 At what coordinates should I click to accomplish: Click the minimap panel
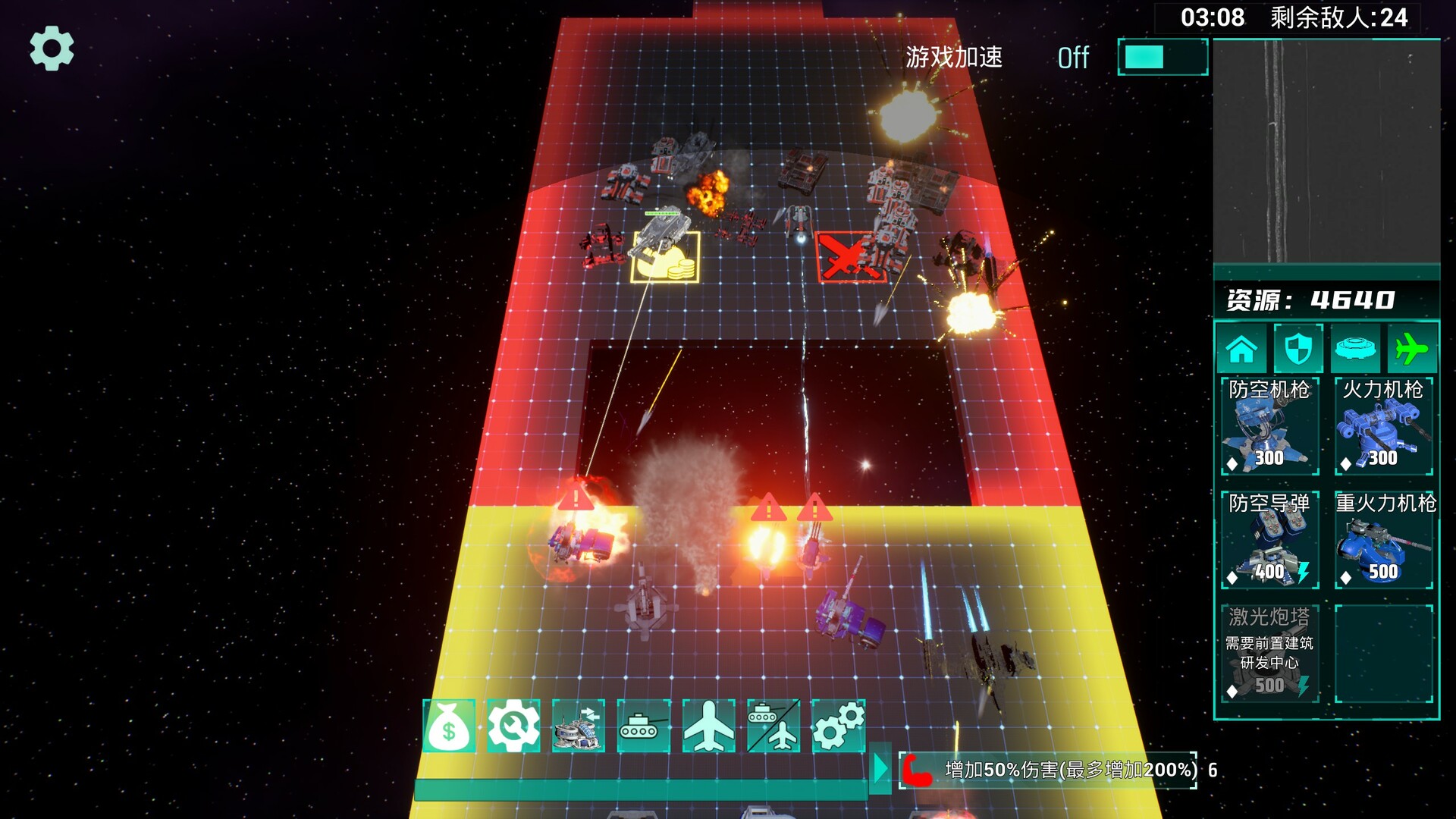(1326, 152)
